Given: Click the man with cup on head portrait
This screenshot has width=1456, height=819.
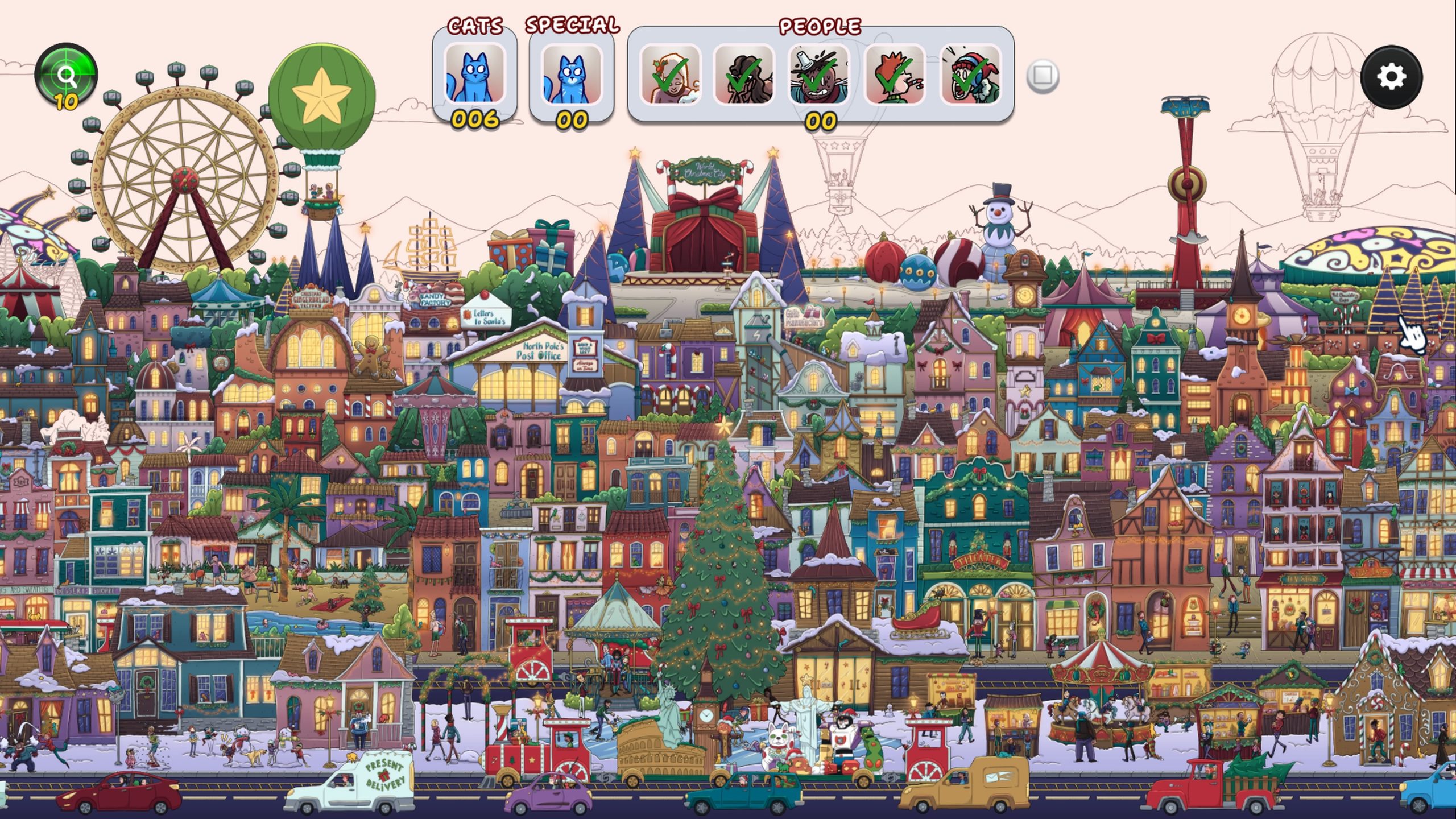Looking at the screenshot, I should pyautogui.click(x=819, y=75).
